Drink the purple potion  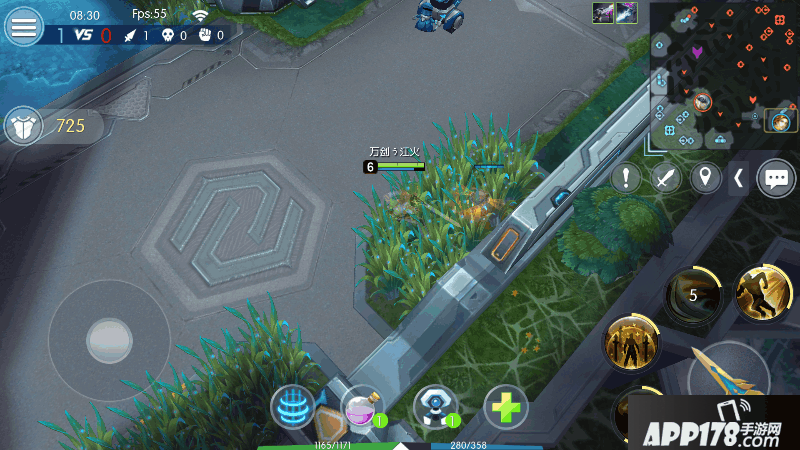point(362,408)
